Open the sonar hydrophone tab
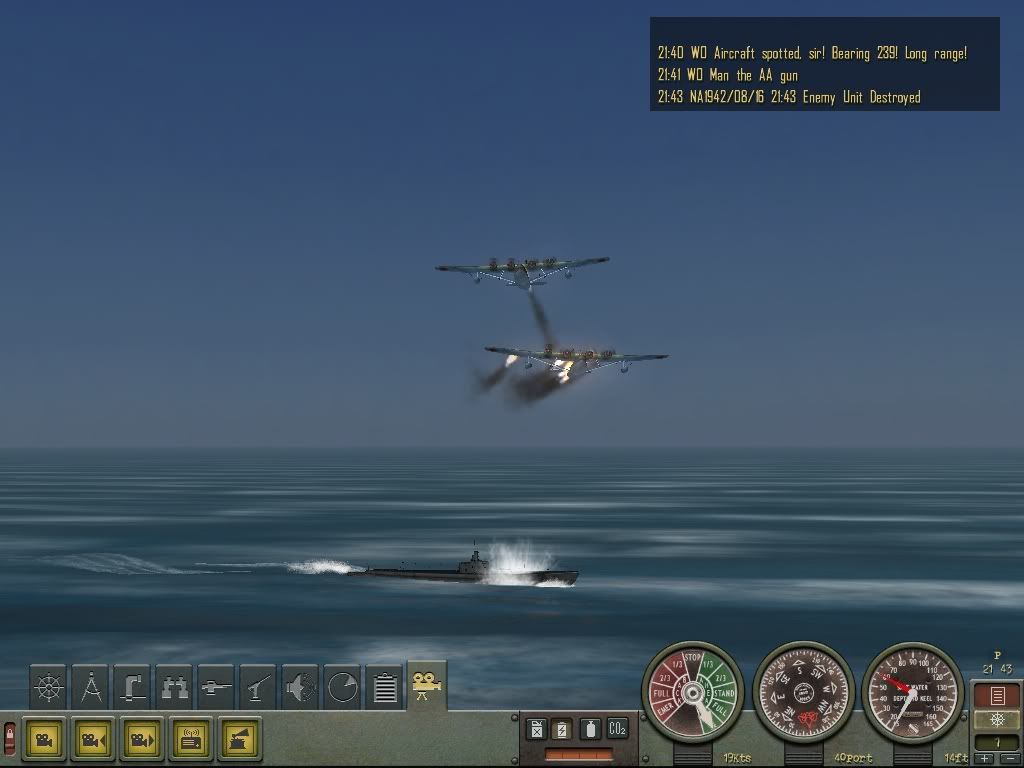 300,688
